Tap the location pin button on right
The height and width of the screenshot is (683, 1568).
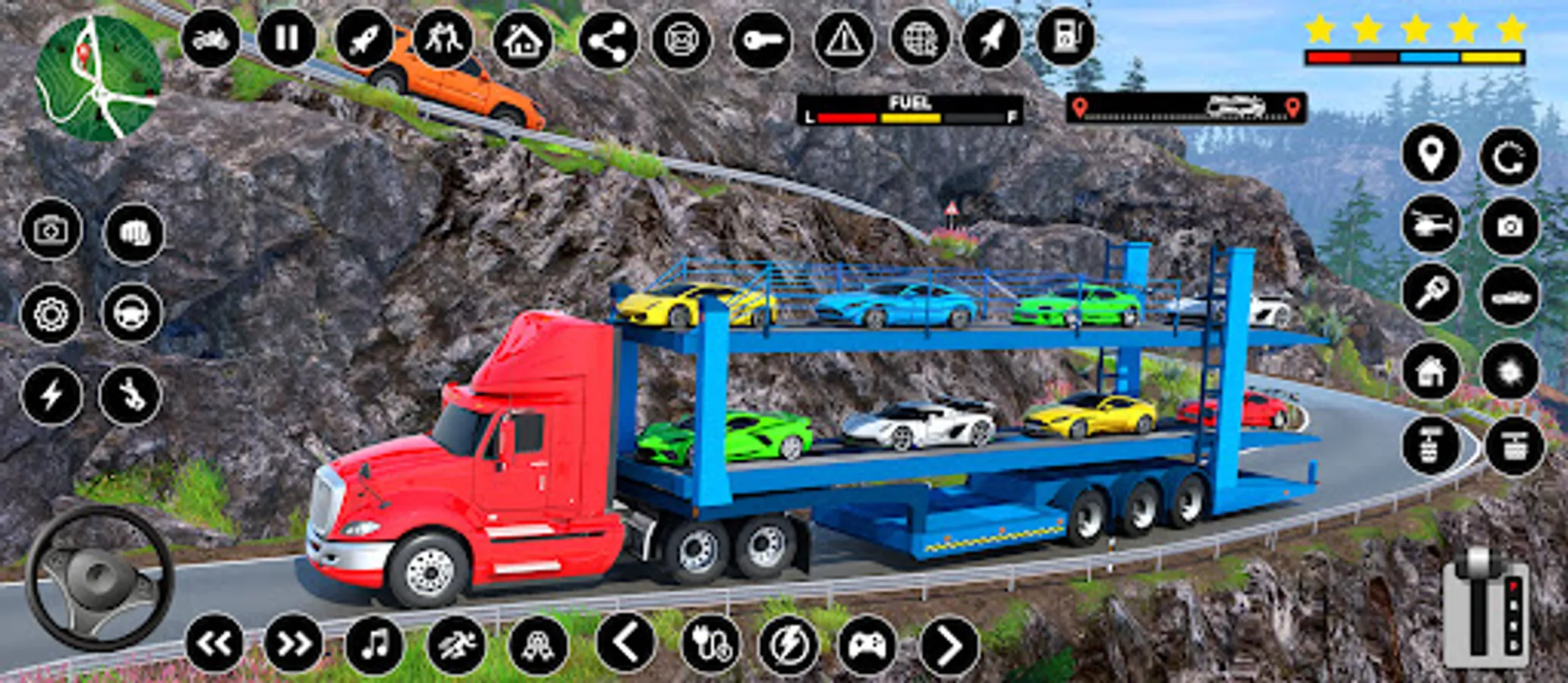tap(1431, 155)
